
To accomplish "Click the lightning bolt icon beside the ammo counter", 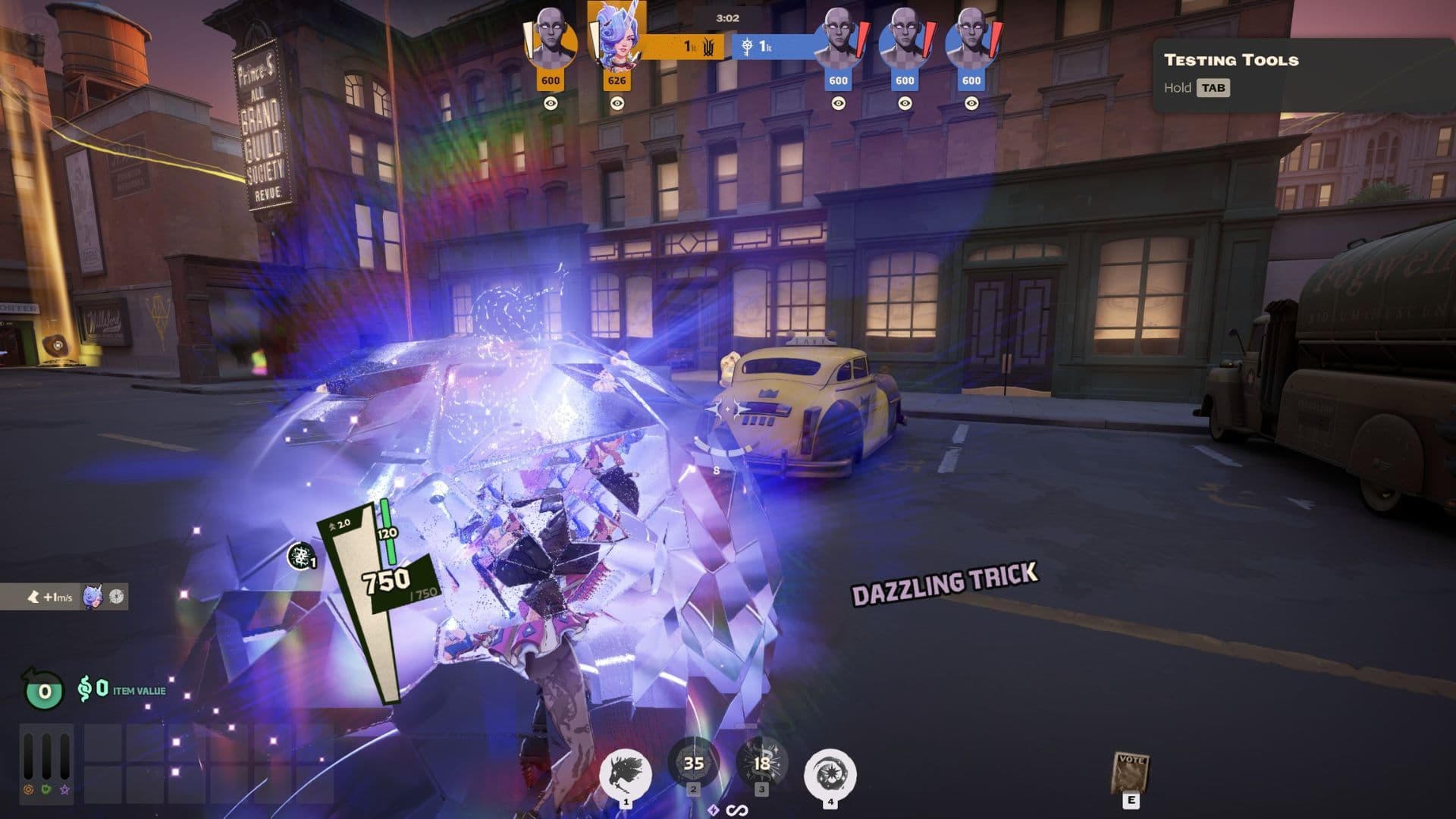I will (713, 810).
